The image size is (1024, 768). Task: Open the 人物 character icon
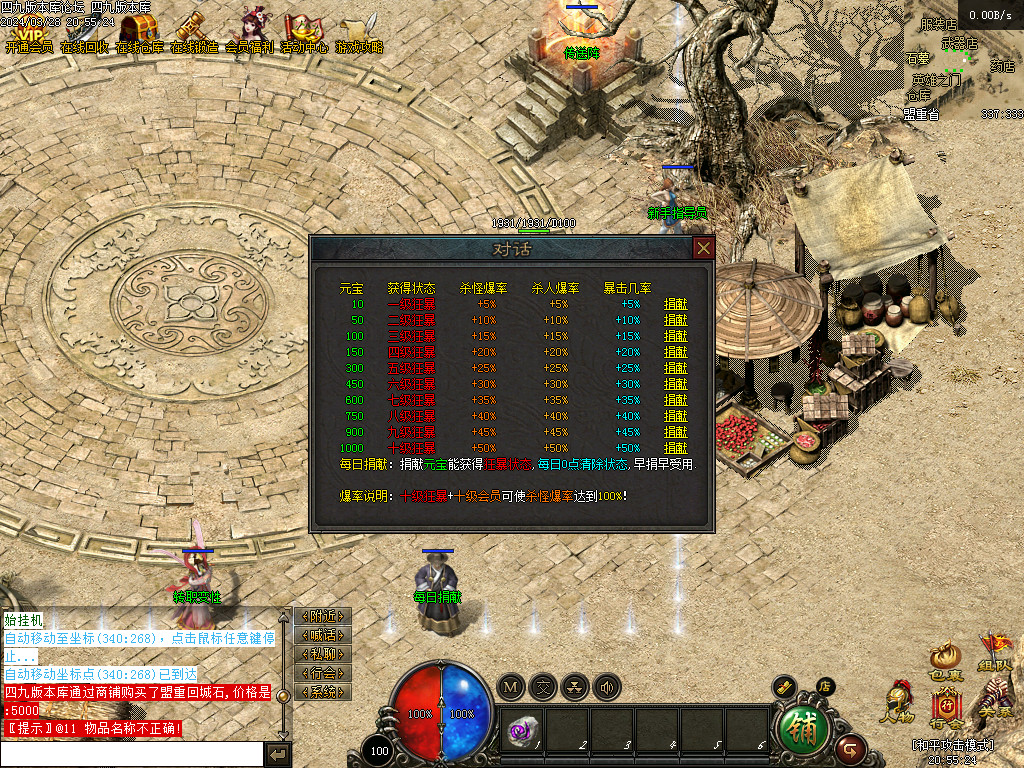click(896, 702)
